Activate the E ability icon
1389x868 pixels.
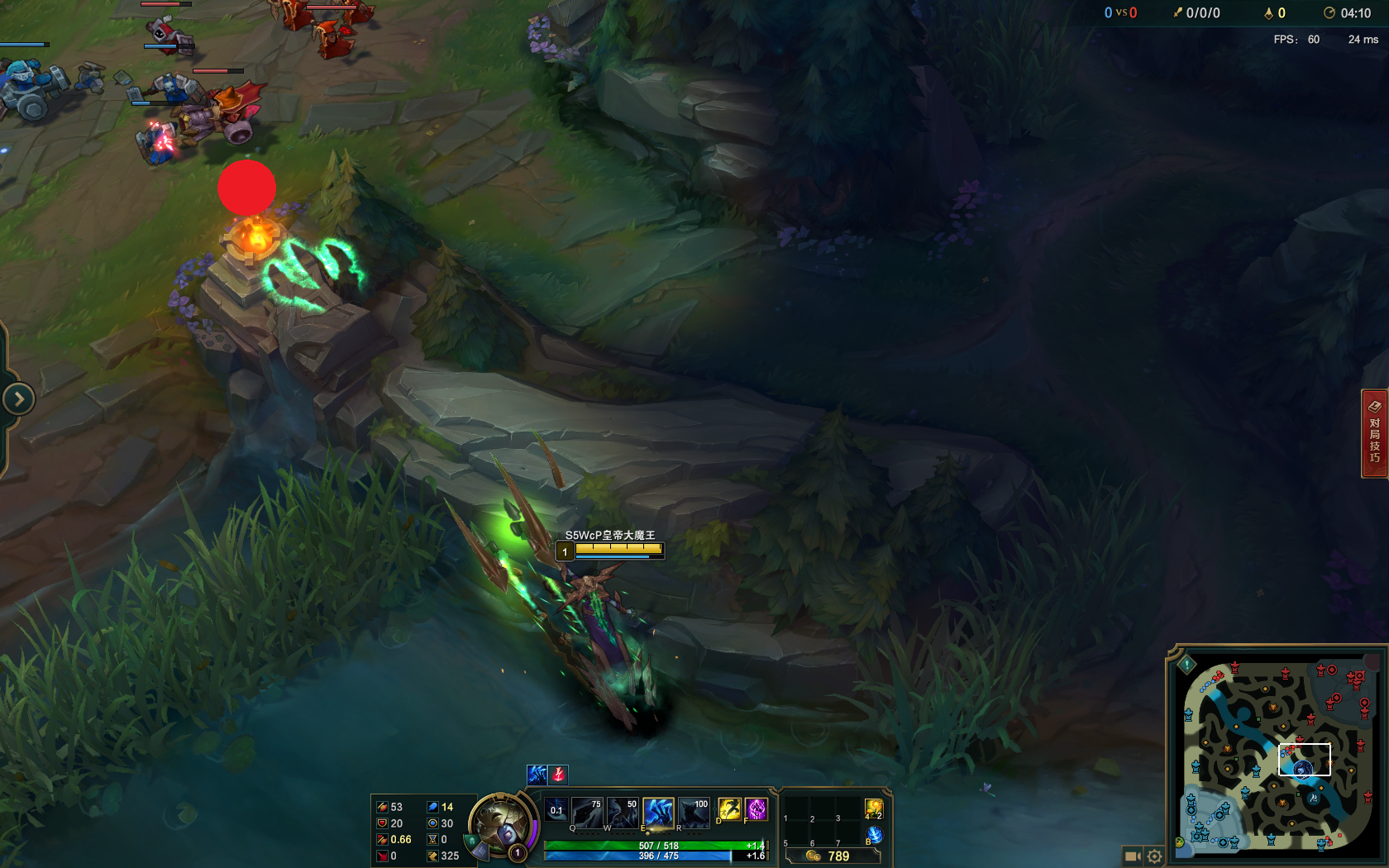(660, 813)
